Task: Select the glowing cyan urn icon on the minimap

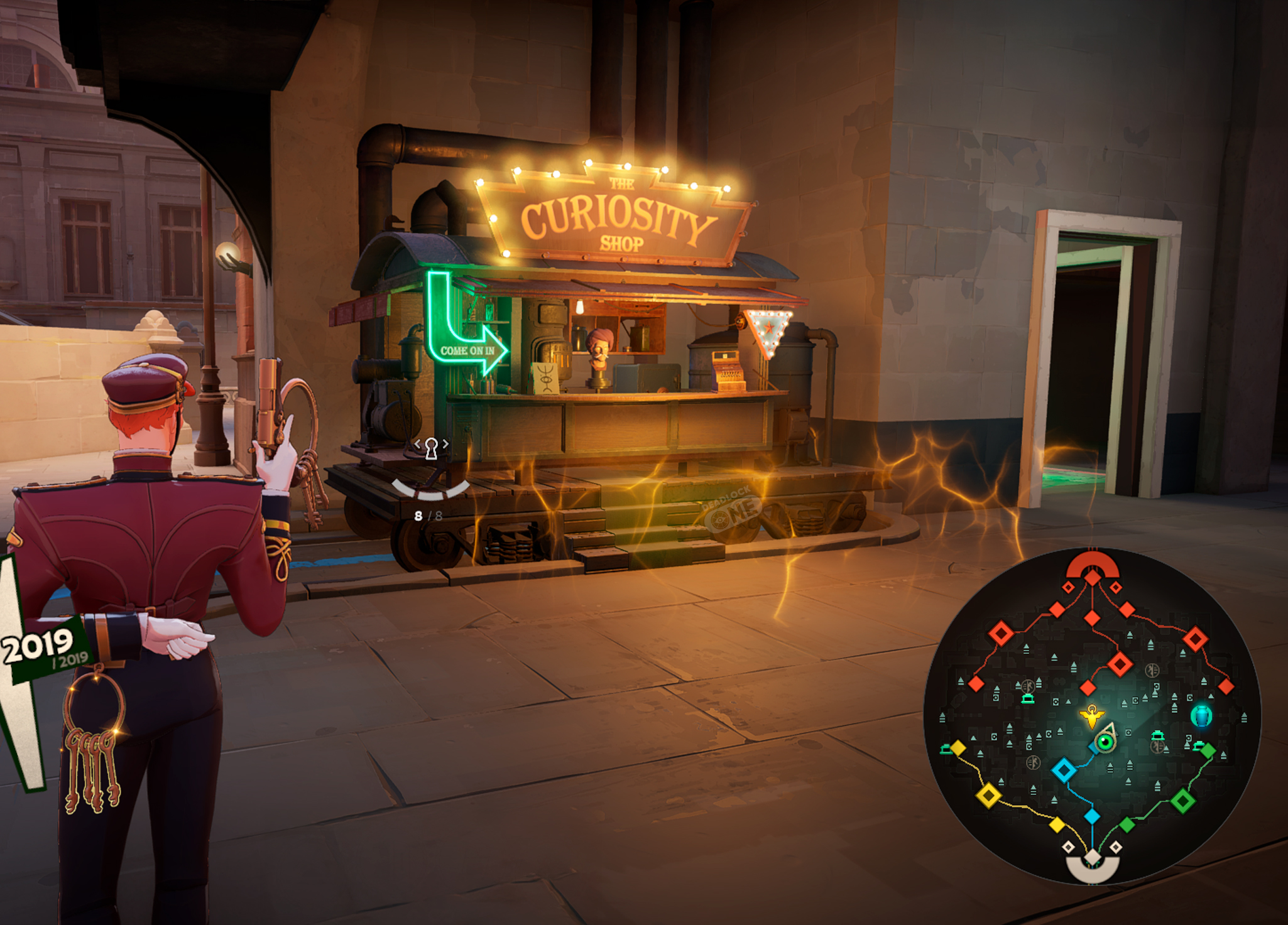Action: pos(1201,717)
